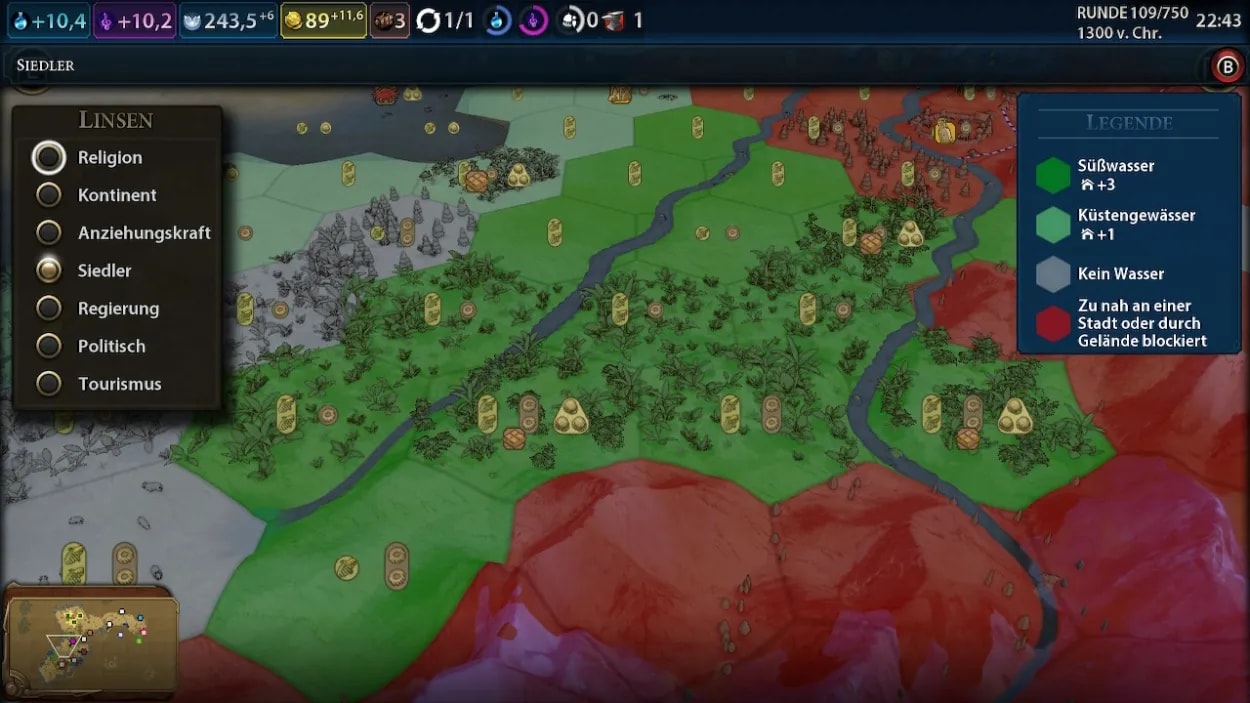
Task: Open the gold treasury indicator
Action: click(x=323, y=21)
